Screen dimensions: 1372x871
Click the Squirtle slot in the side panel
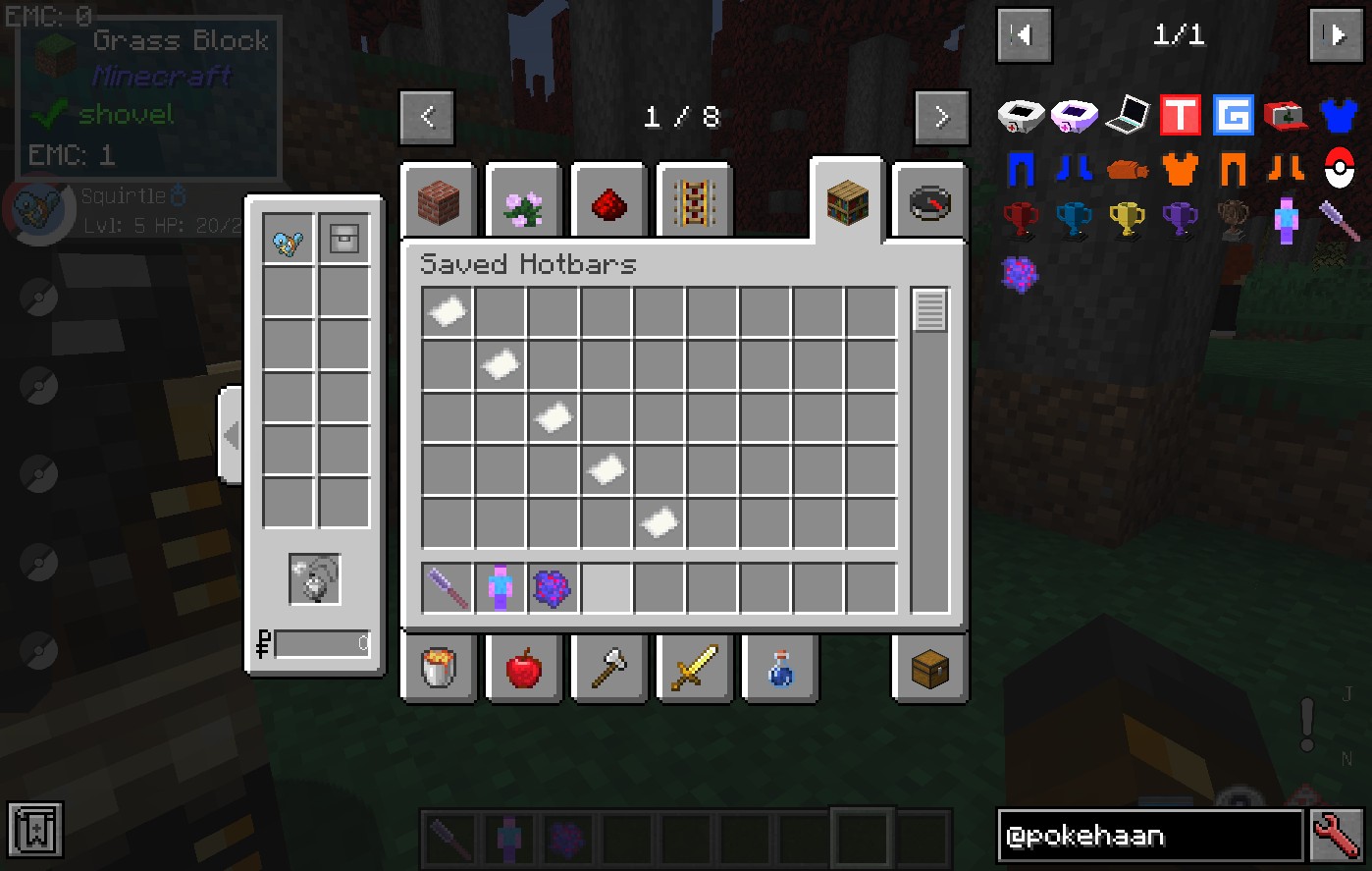(289, 239)
